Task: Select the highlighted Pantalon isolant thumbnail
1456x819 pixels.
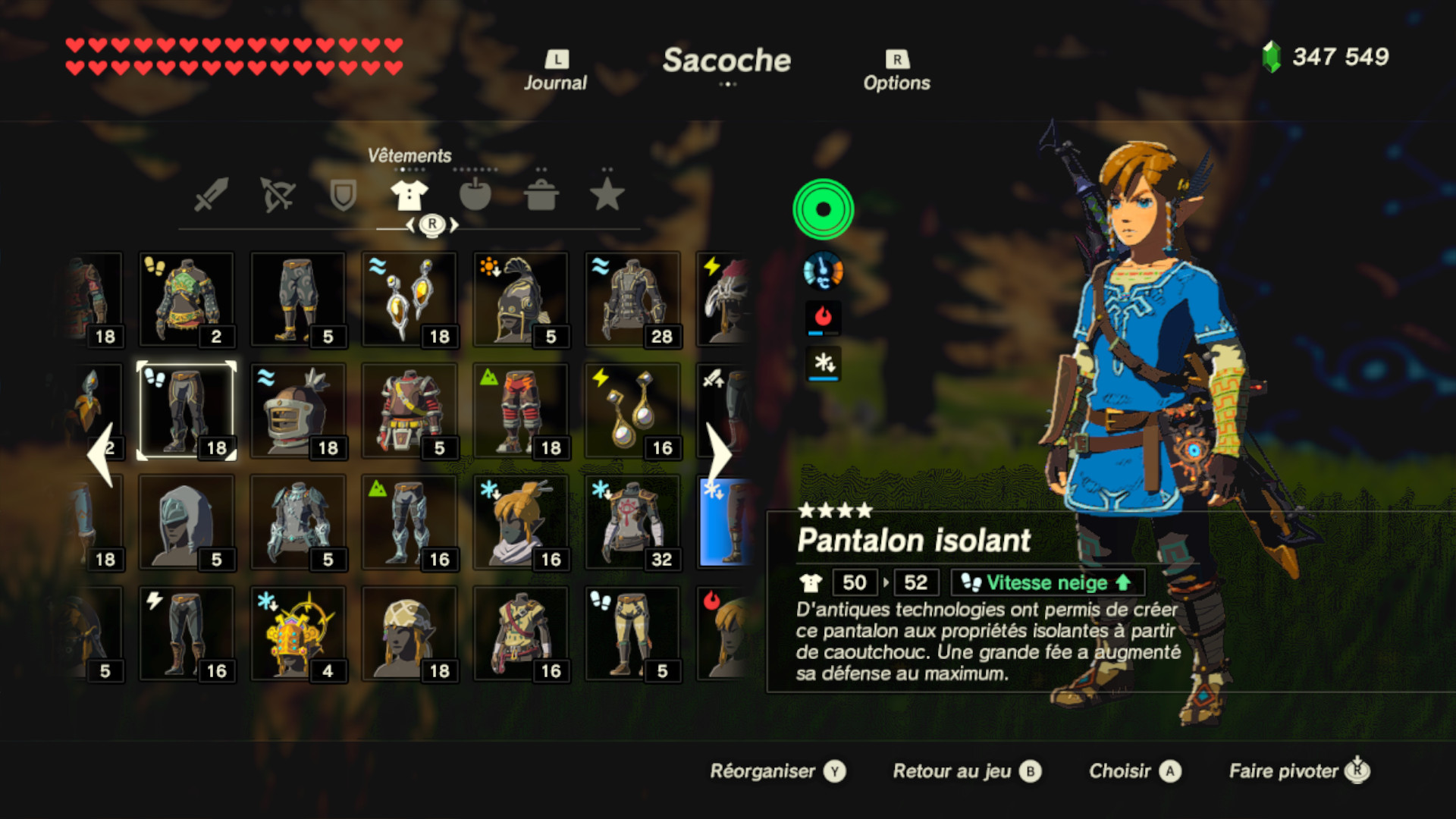Action: click(x=186, y=409)
